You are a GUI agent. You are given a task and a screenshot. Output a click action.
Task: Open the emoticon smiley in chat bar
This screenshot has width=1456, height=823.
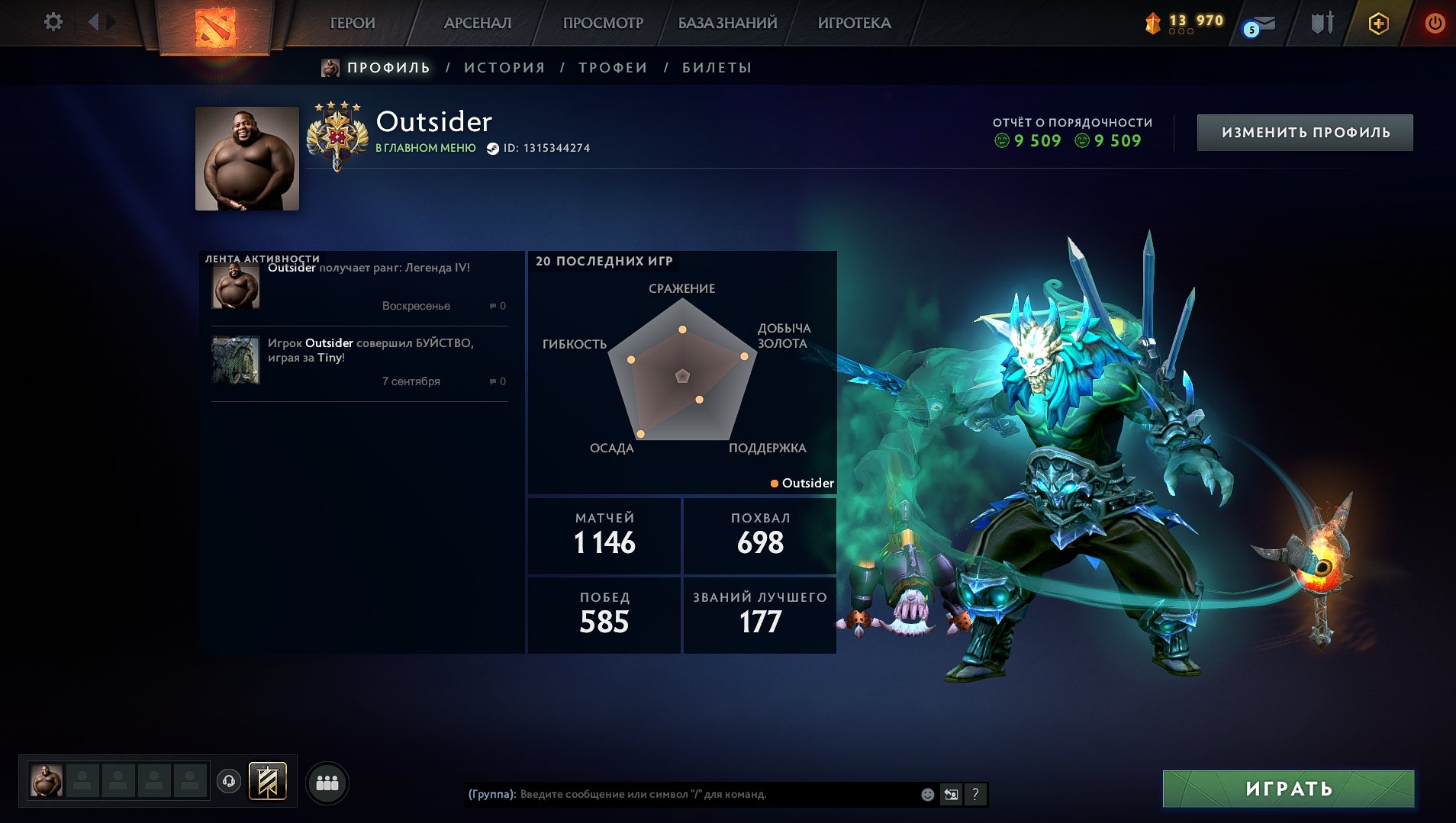click(926, 794)
